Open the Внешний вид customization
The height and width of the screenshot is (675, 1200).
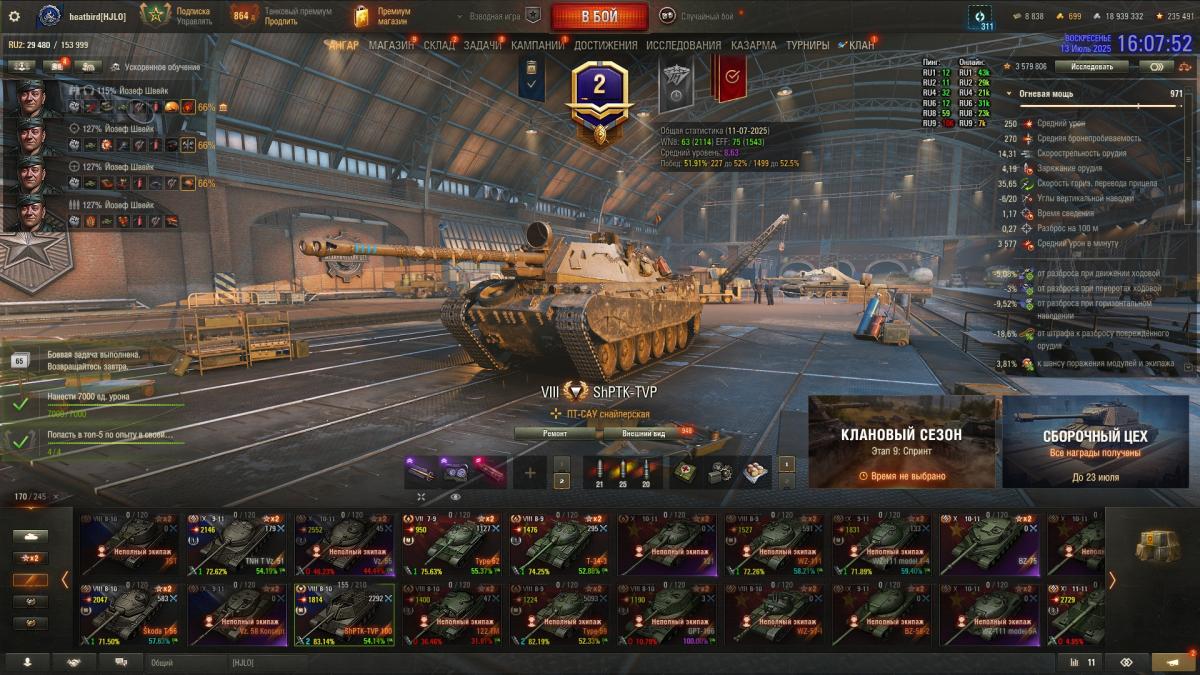pos(644,433)
